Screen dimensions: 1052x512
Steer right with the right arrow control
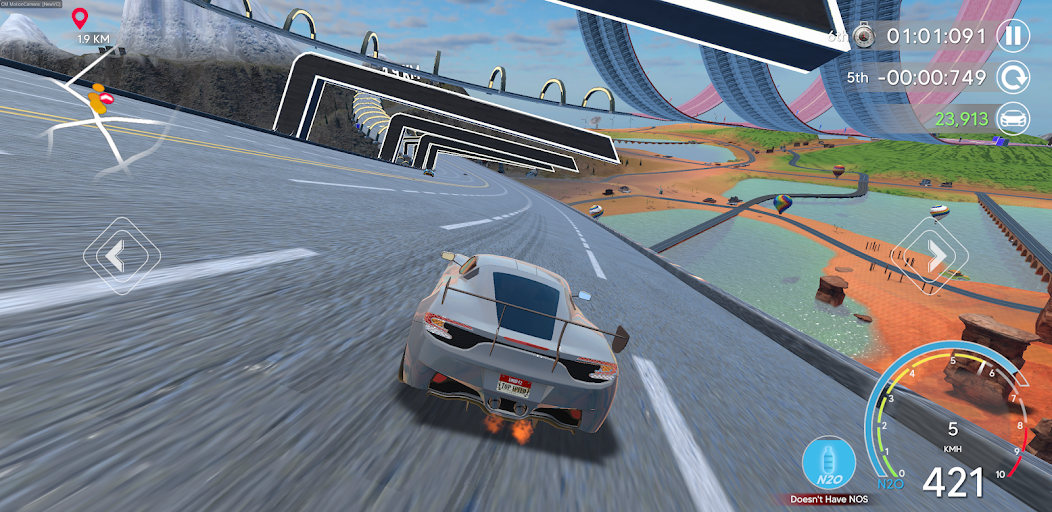point(936,257)
